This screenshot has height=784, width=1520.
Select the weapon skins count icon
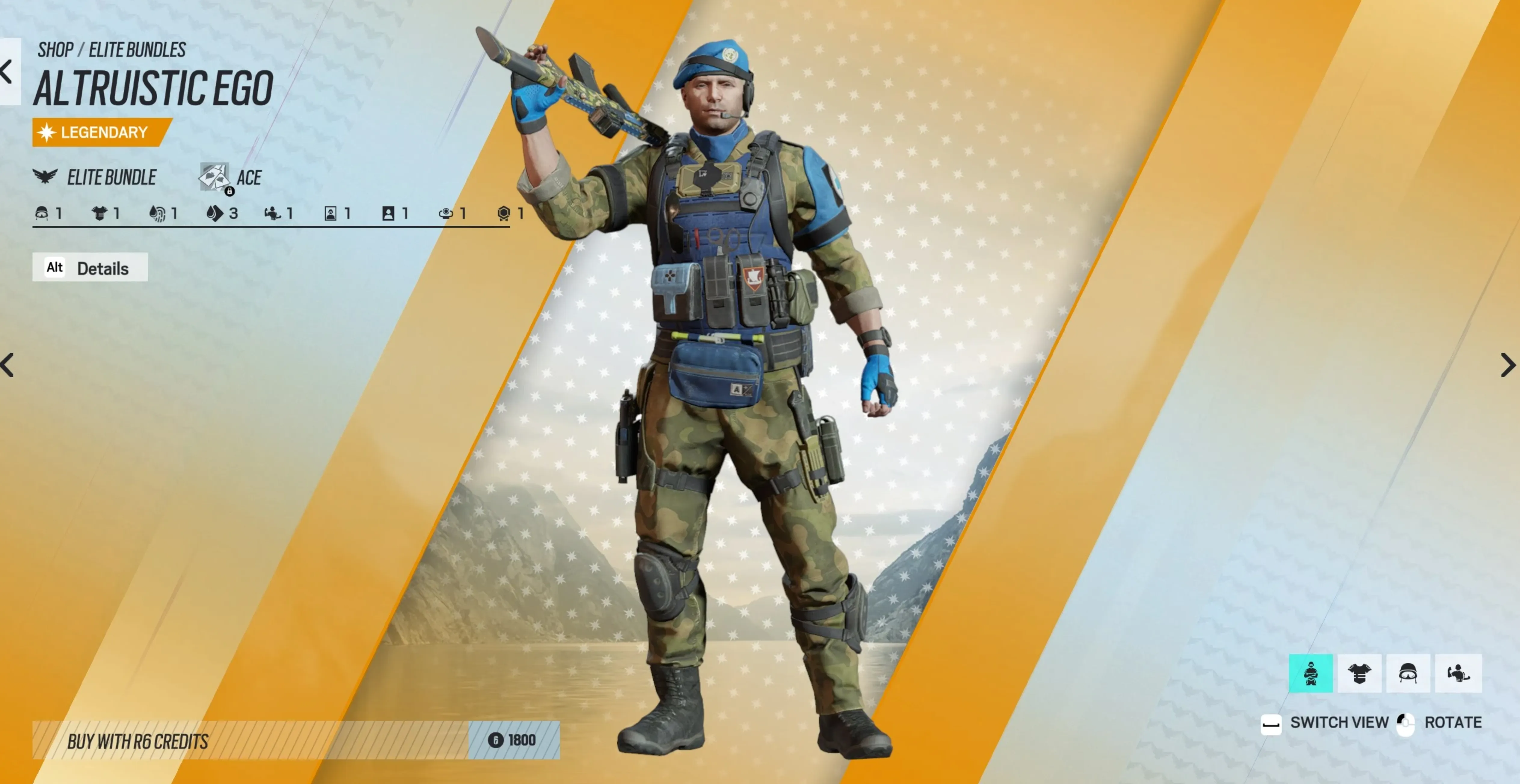215,213
